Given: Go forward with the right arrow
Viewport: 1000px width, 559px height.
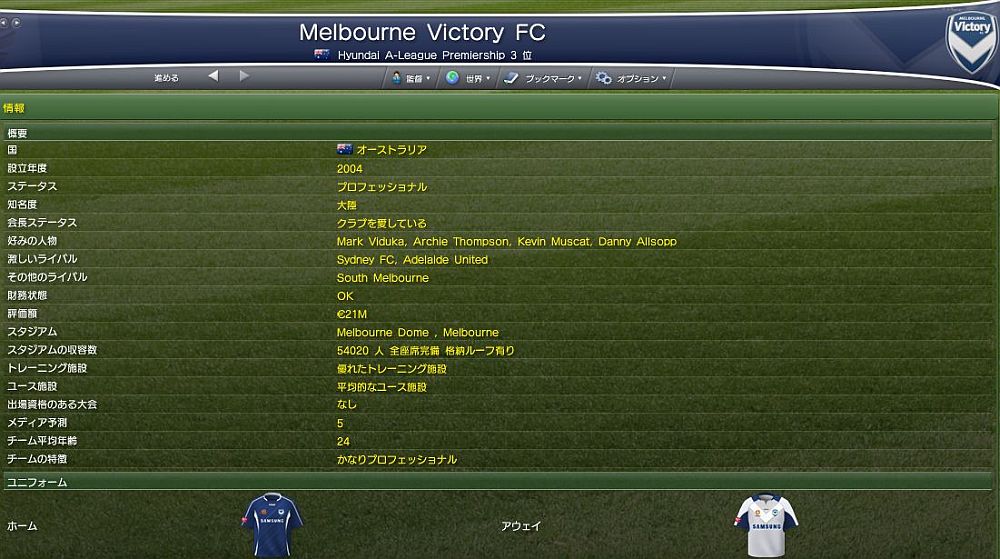Looking at the screenshot, I should click(244, 77).
